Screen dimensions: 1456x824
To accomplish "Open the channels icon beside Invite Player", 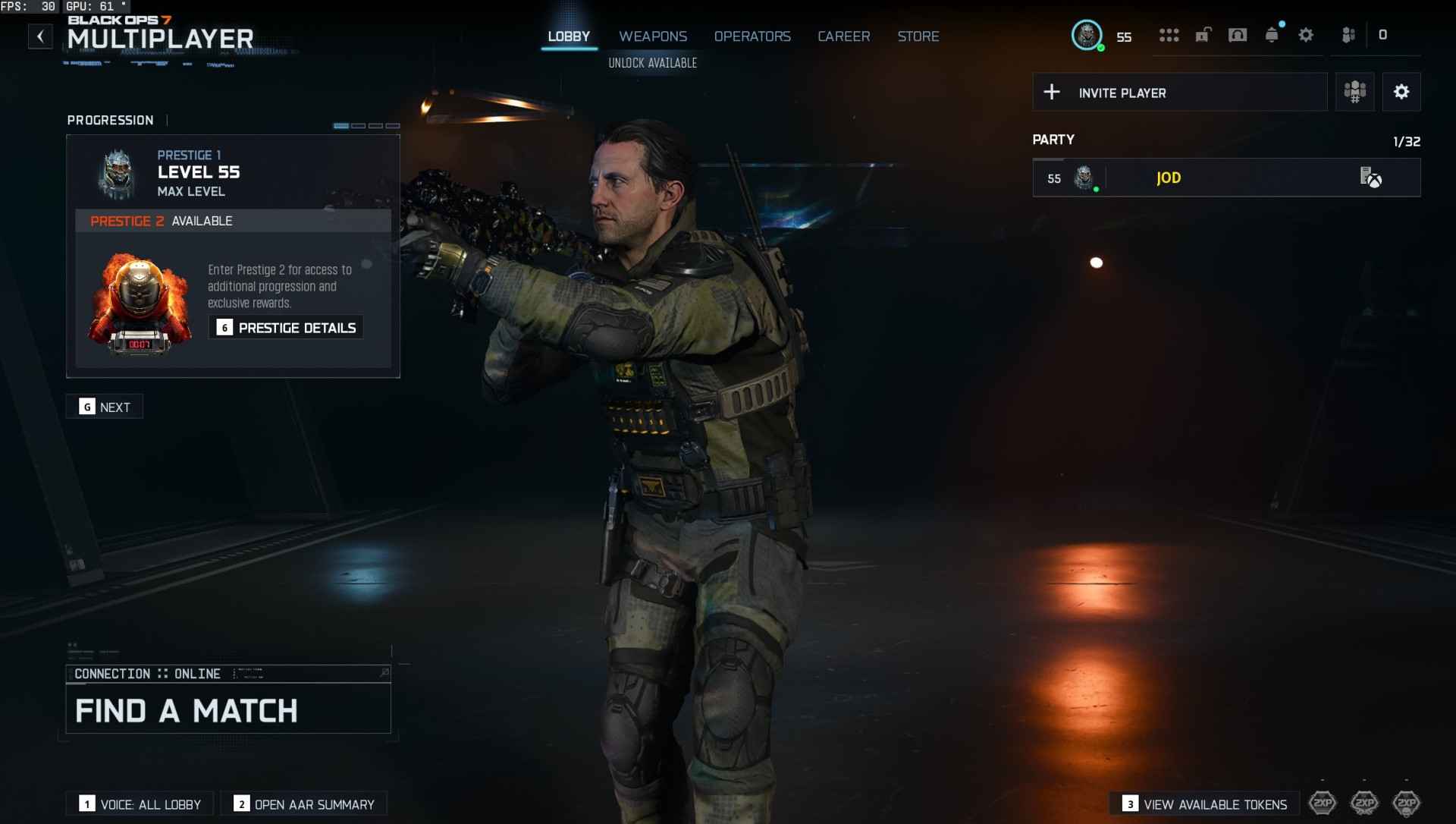I will pyautogui.click(x=1354, y=92).
